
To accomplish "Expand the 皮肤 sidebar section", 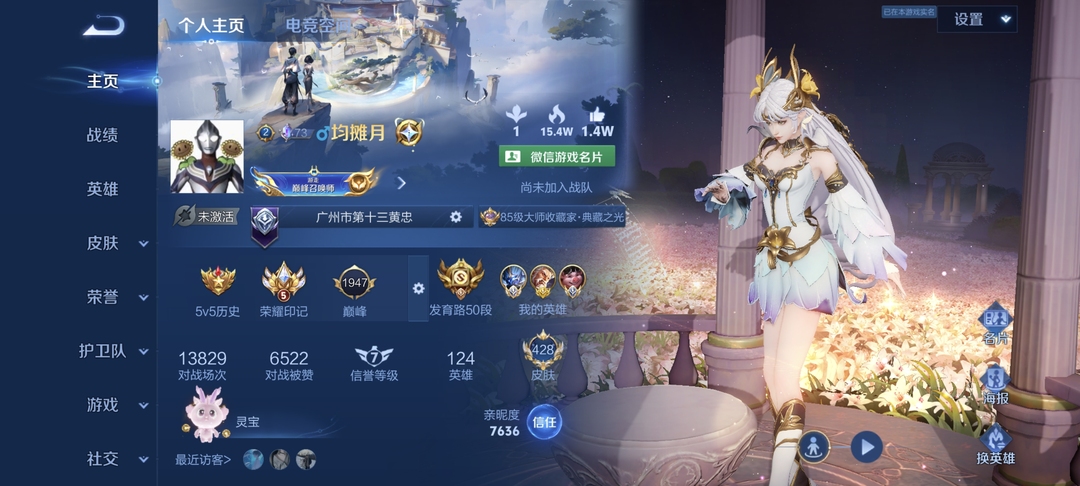I will (110, 243).
